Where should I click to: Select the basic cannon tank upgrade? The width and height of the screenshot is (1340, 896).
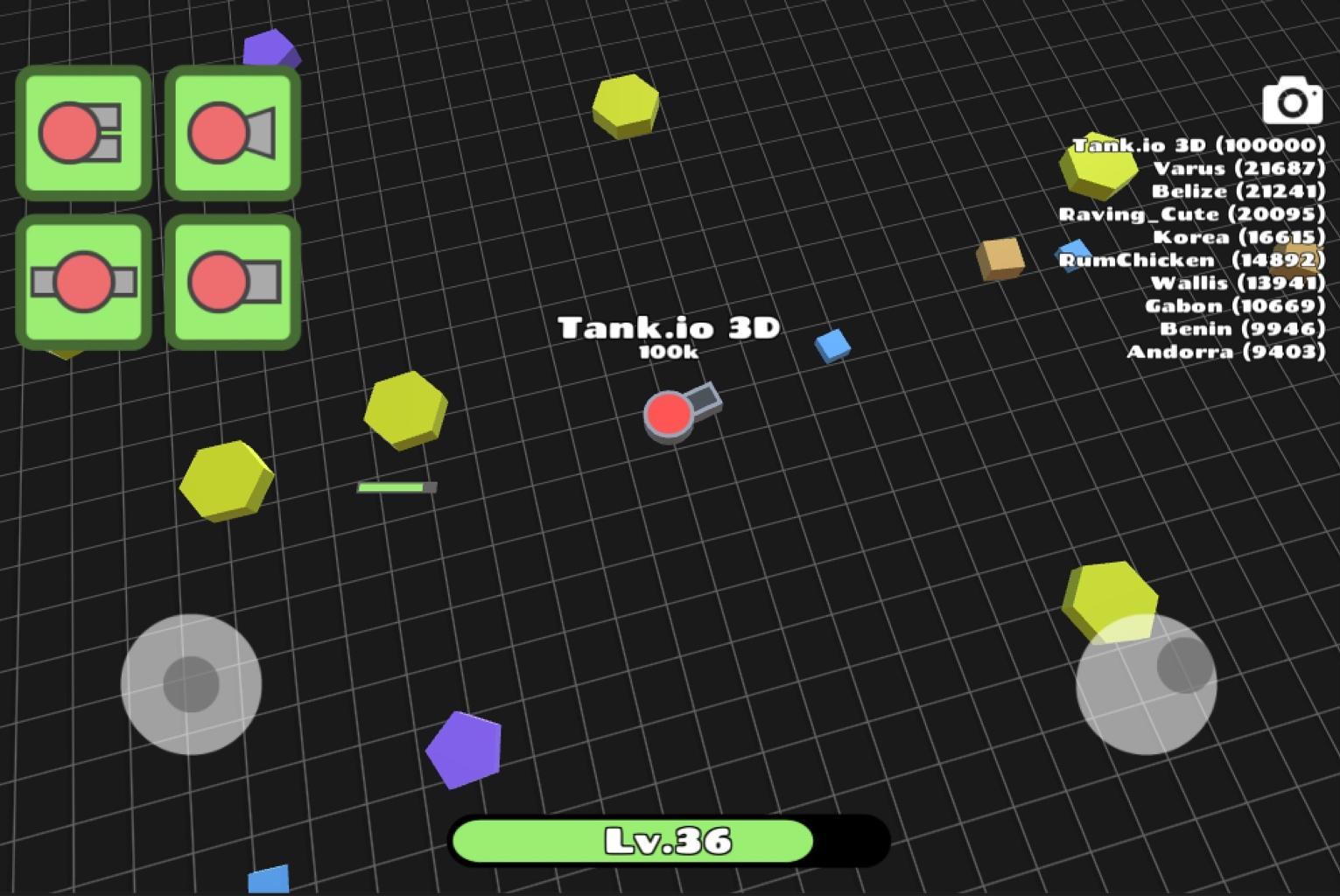pyautogui.click(x=232, y=282)
